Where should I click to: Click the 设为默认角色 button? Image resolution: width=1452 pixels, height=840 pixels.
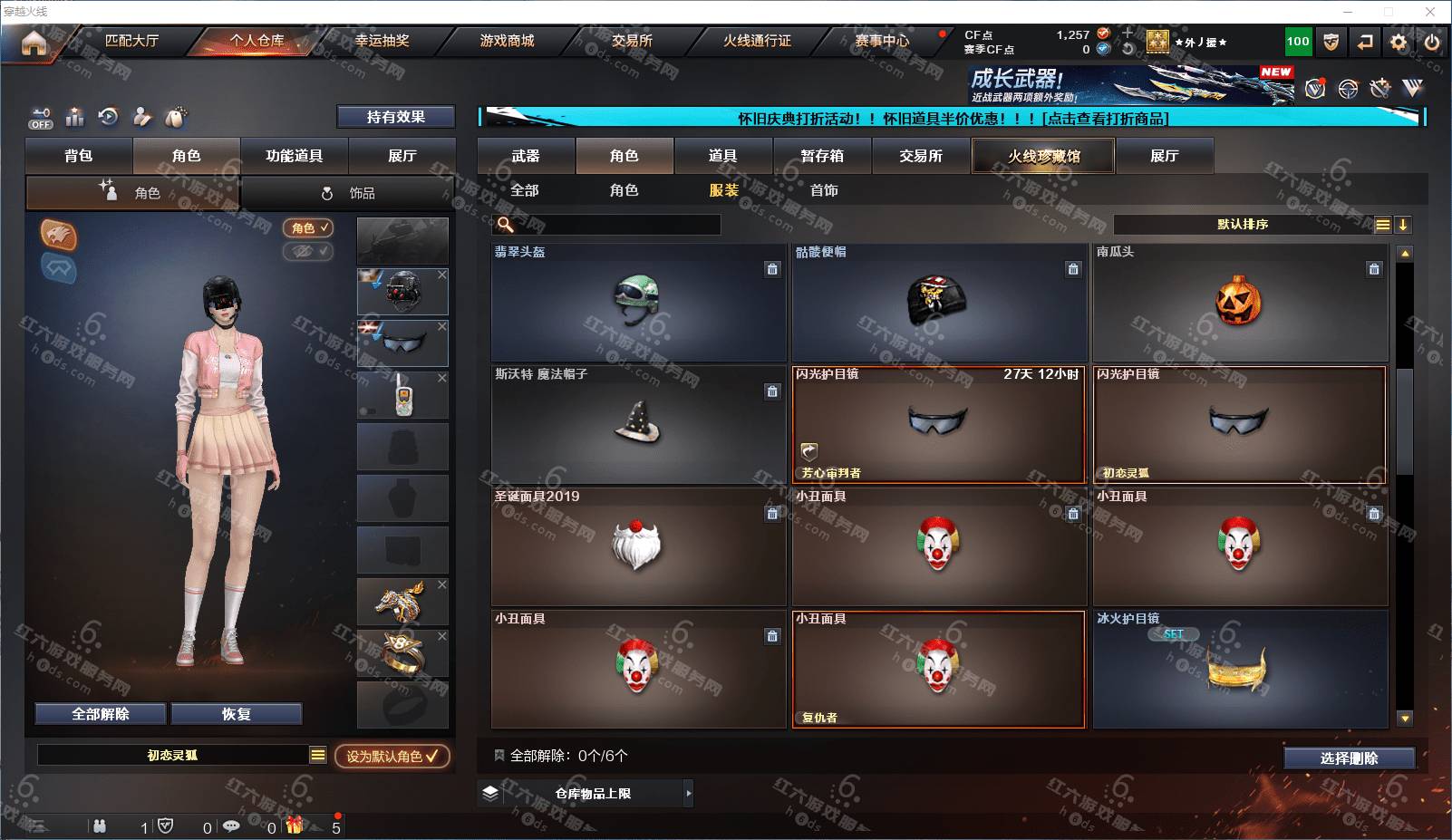[392, 756]
